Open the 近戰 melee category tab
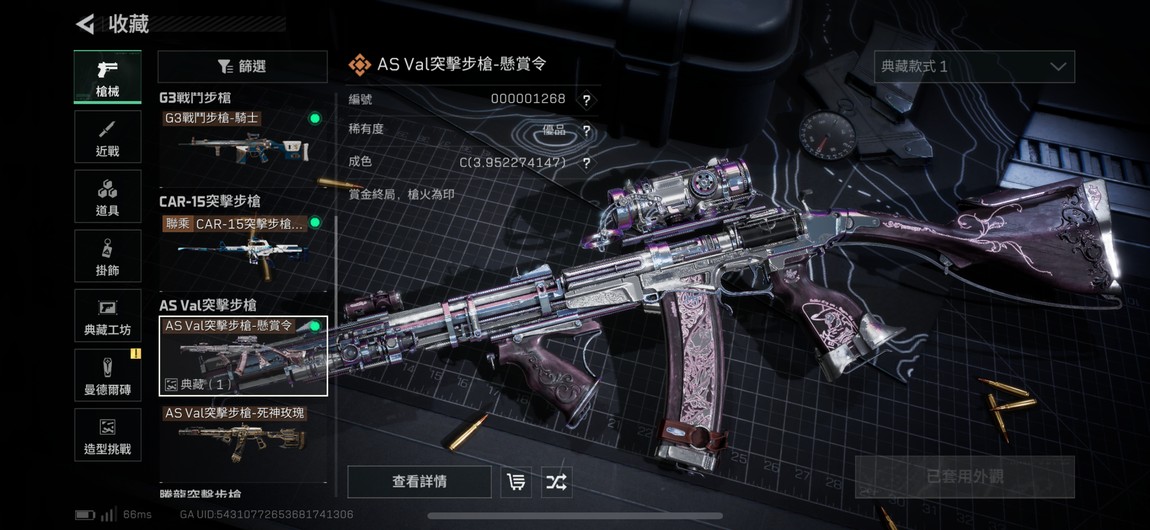 click(107, 137)
